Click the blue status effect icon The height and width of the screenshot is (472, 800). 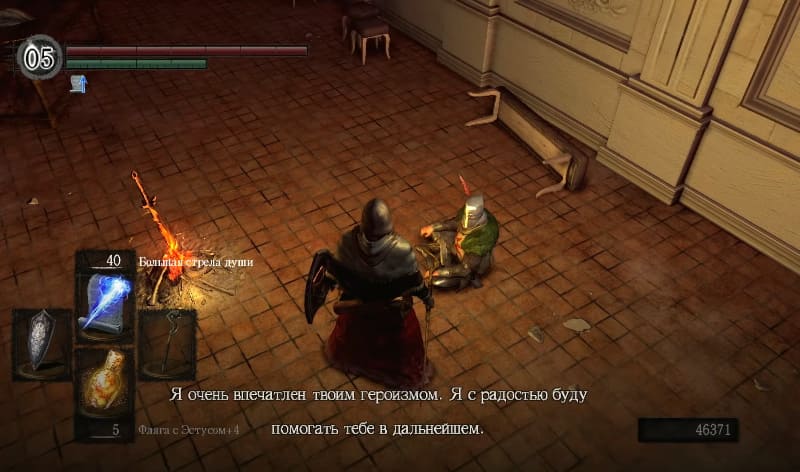tap(77, 83)
